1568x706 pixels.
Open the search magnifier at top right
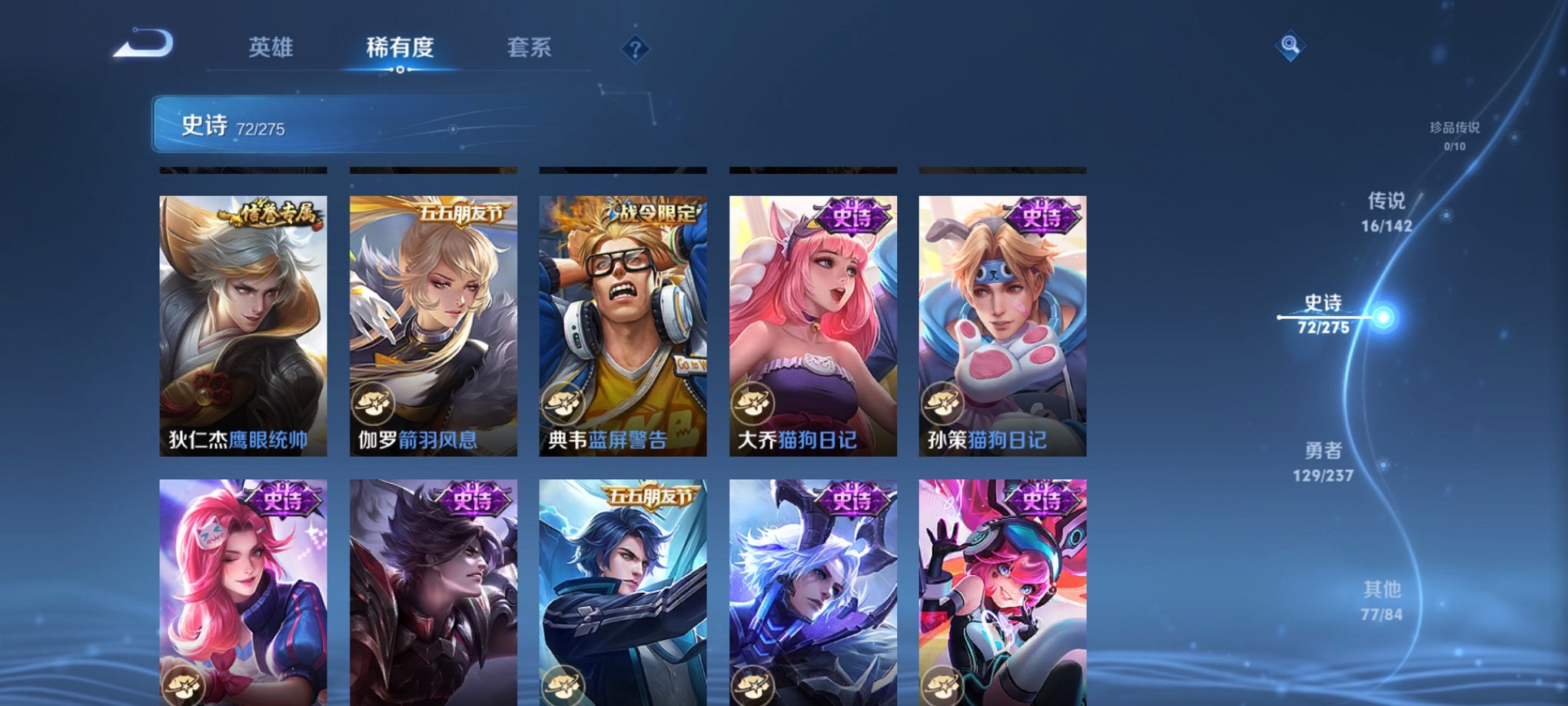1291,46
